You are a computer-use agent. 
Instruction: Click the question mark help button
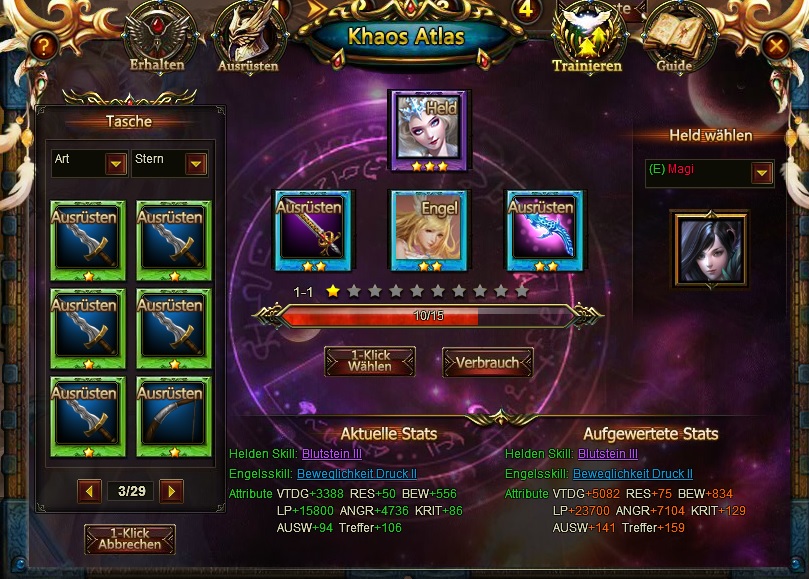click(41, 45)
